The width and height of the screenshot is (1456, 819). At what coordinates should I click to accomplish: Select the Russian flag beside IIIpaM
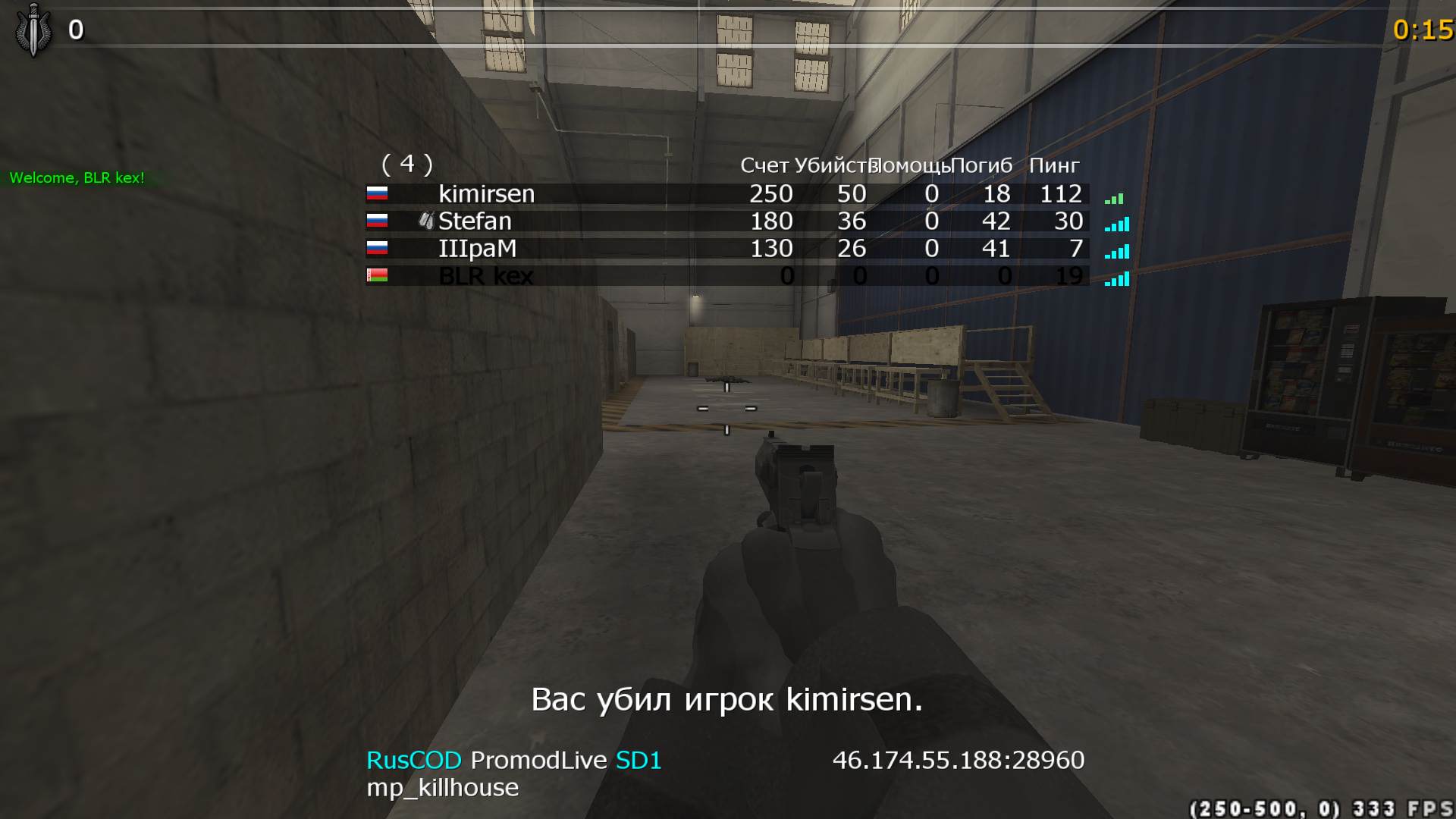pyautogui.click(x=377, y=249)
